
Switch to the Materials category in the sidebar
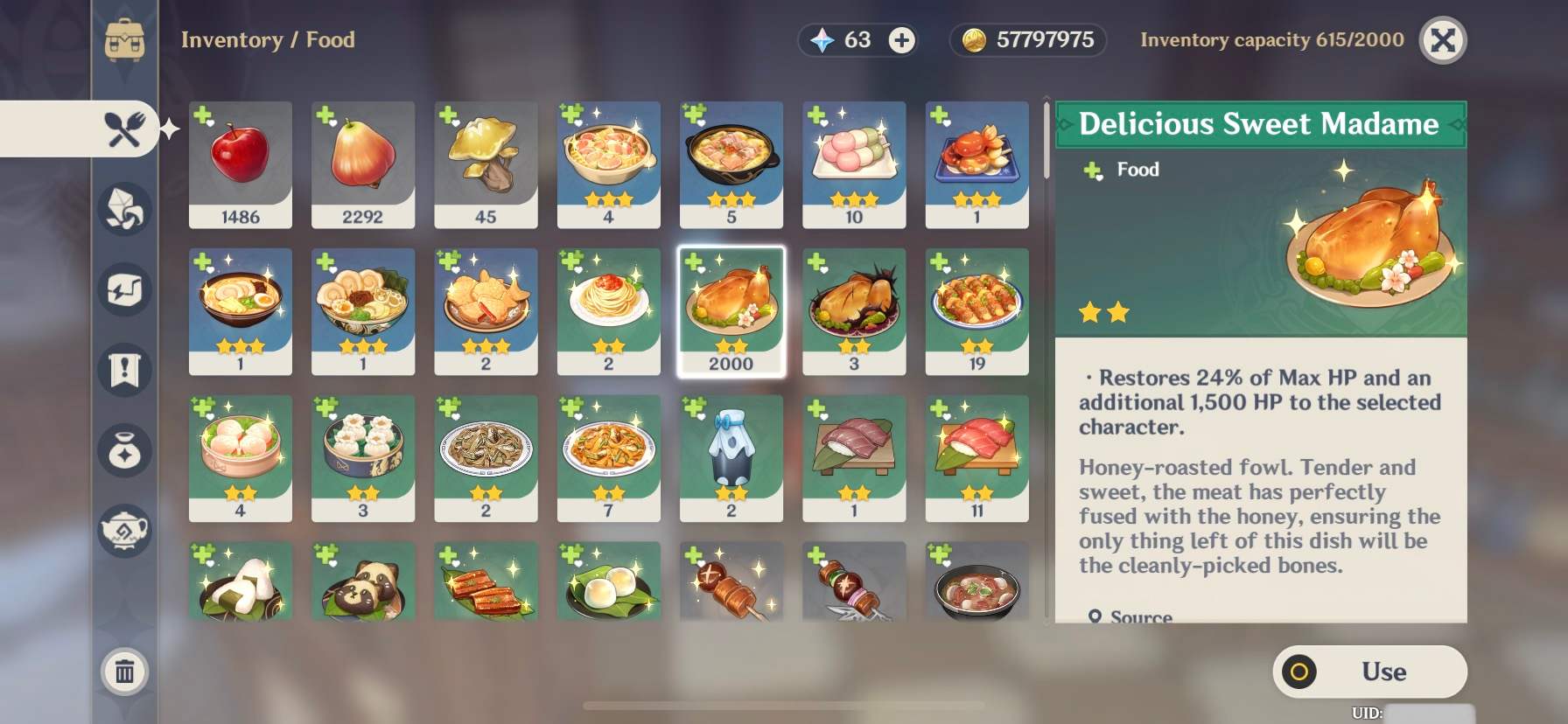click(x=125, y=210)
